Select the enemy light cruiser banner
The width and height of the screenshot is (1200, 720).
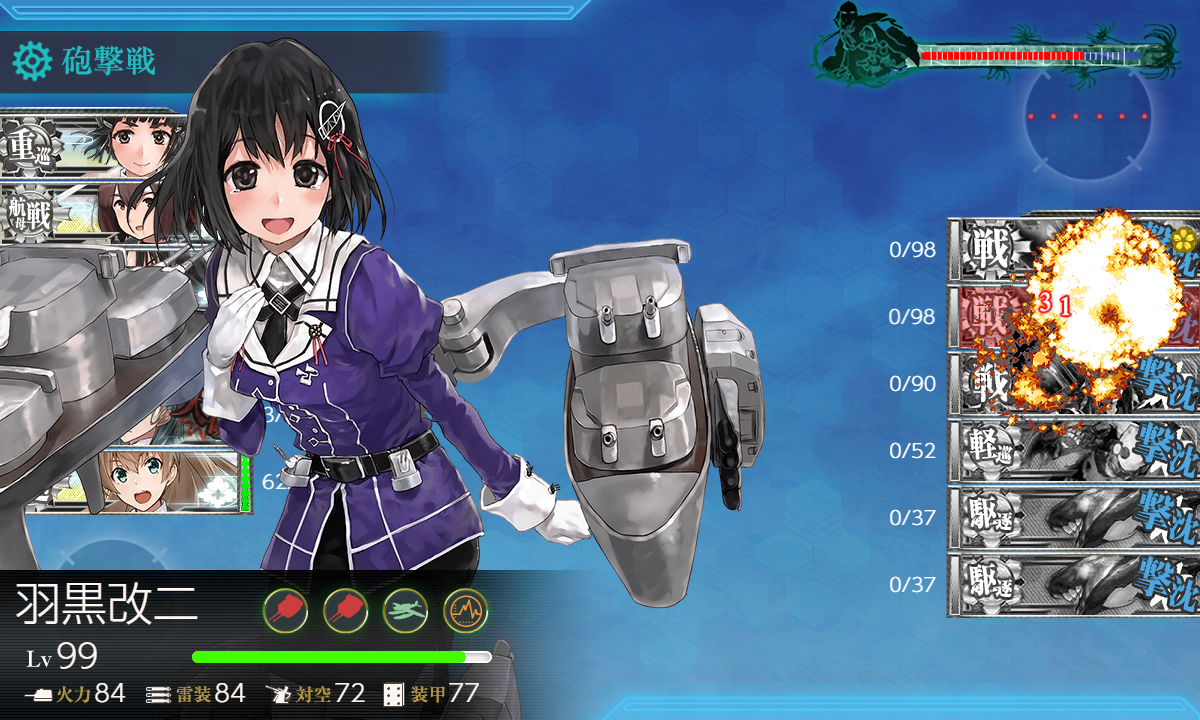[1070, 451]
